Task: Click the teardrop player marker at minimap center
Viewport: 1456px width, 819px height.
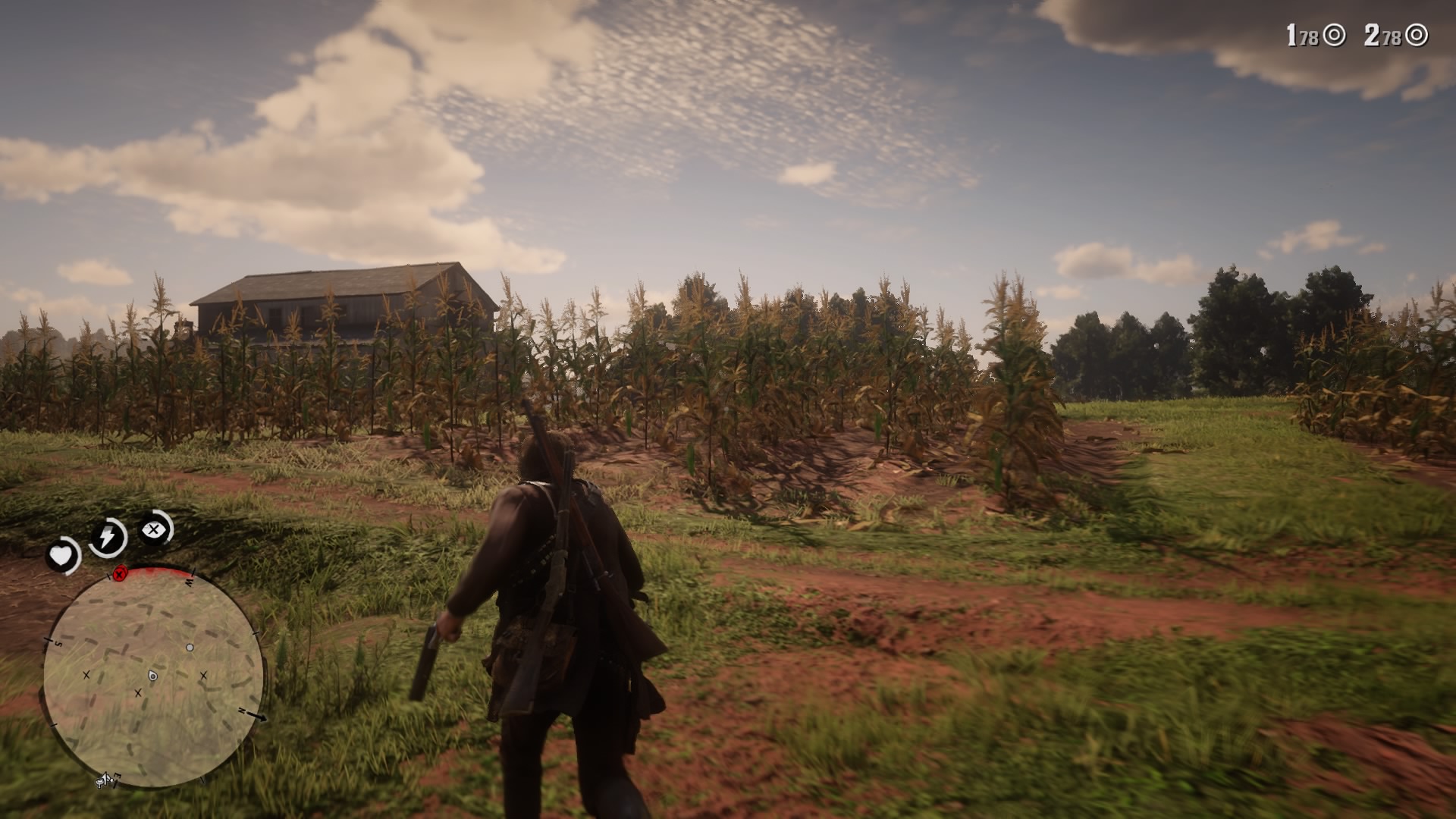Action: point(153,676)
